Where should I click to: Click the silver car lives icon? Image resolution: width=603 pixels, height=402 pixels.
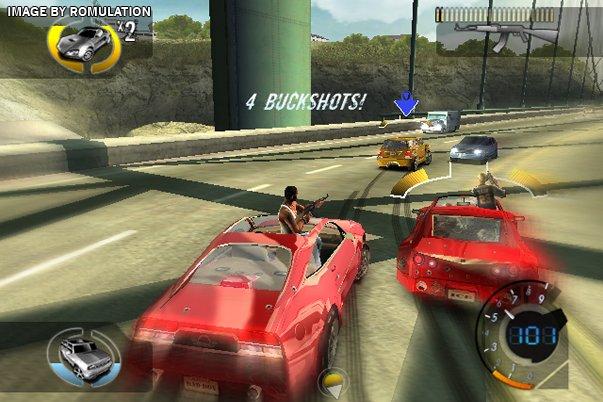[x=83, y=42]
